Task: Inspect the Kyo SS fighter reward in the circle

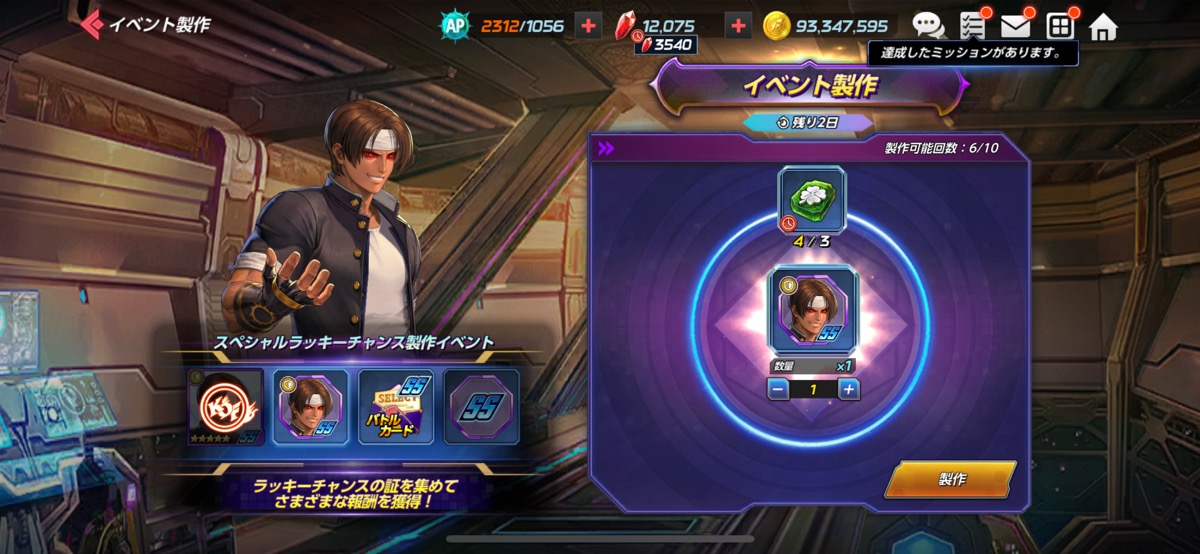Action: pyautogui.click(x=812, y=309)
